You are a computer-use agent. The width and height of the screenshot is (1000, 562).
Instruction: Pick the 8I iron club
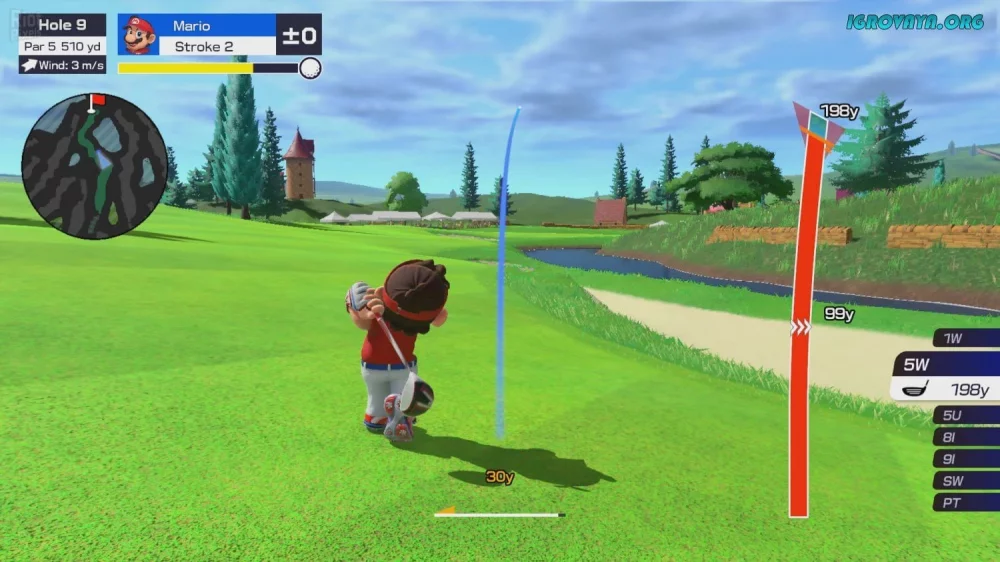click(965, 436)
